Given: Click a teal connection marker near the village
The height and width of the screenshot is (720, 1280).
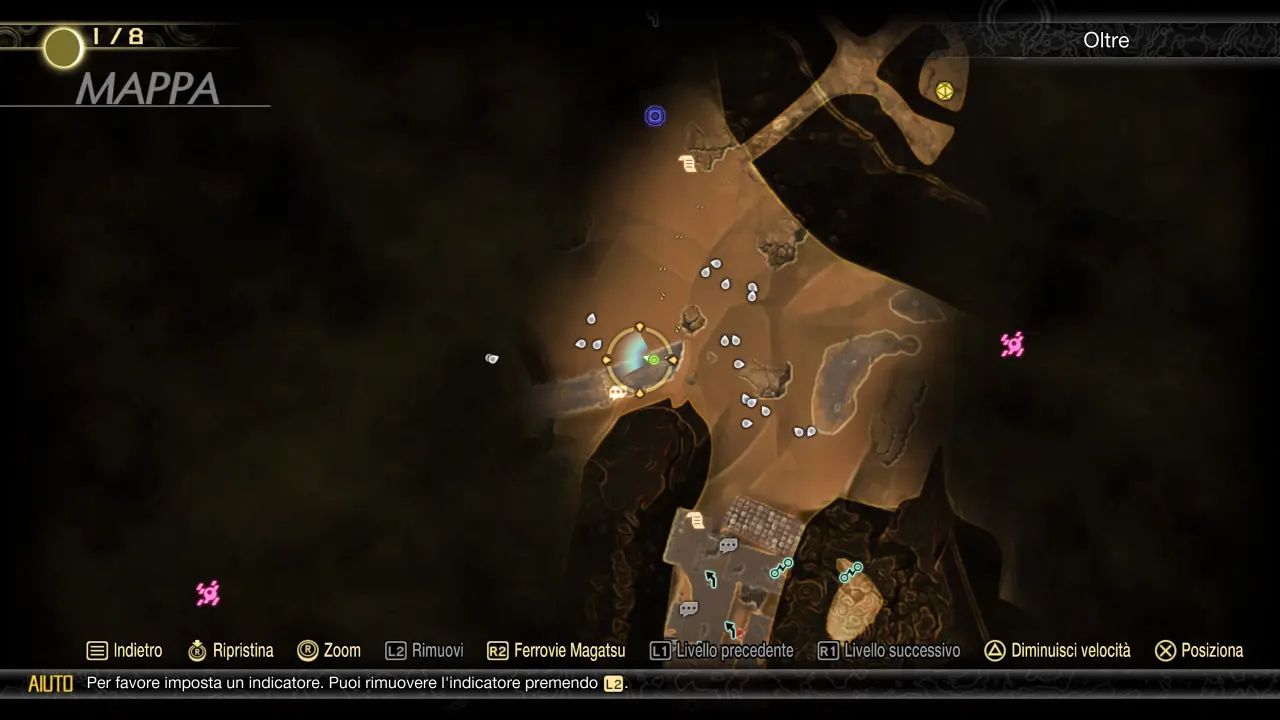Looking at the screenshot, I should [x=781, y=568].
